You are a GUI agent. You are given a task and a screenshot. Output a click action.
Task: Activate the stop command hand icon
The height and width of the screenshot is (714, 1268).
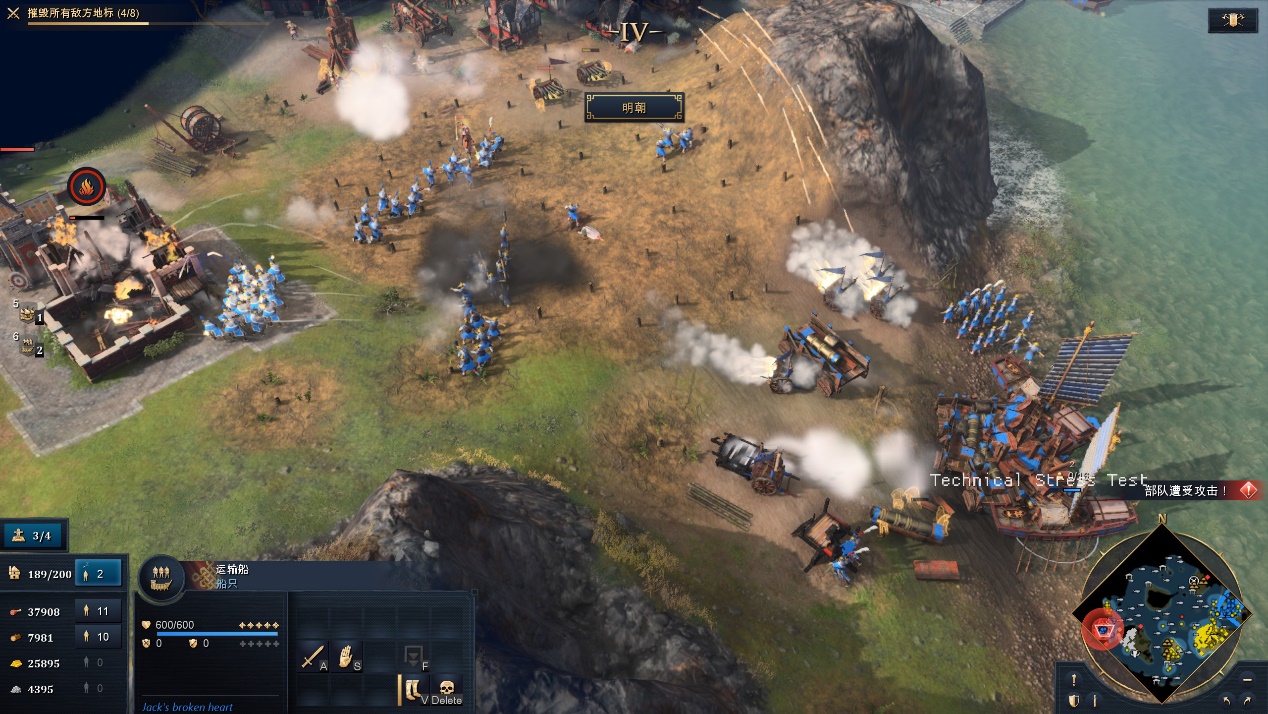346,656
